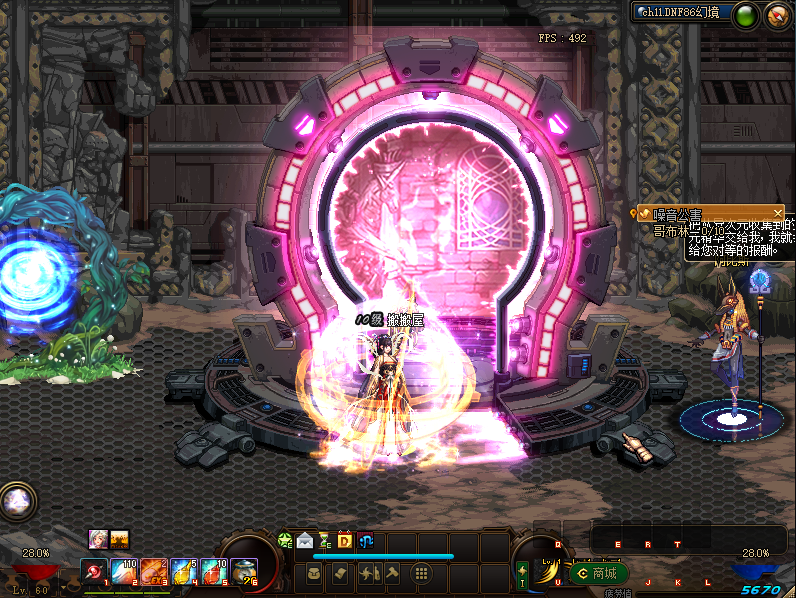The height and width of the screenshot is (598, 796).
Task: Use the pot item in slot 6
Action: [243, 572]
